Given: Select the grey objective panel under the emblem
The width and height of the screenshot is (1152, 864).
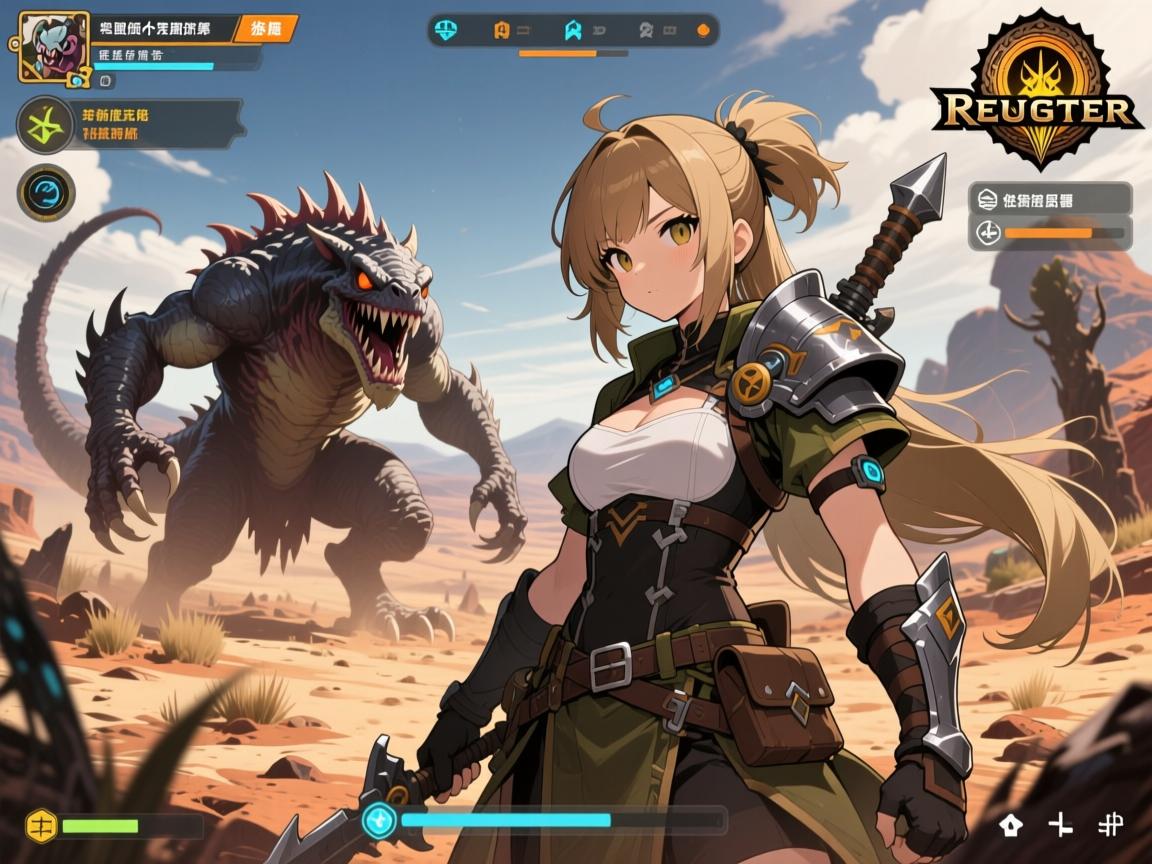Looking at the screenshot, I should pyautogui.click(x=1050, y=198).
